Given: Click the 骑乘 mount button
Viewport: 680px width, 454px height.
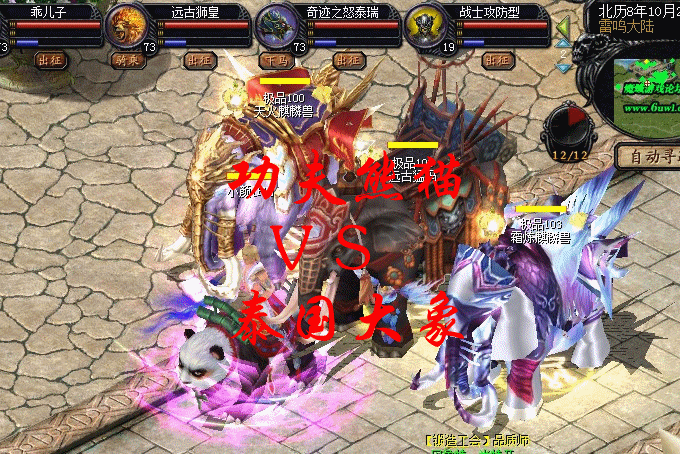Looking at the screenshot, I should (125, 60).
